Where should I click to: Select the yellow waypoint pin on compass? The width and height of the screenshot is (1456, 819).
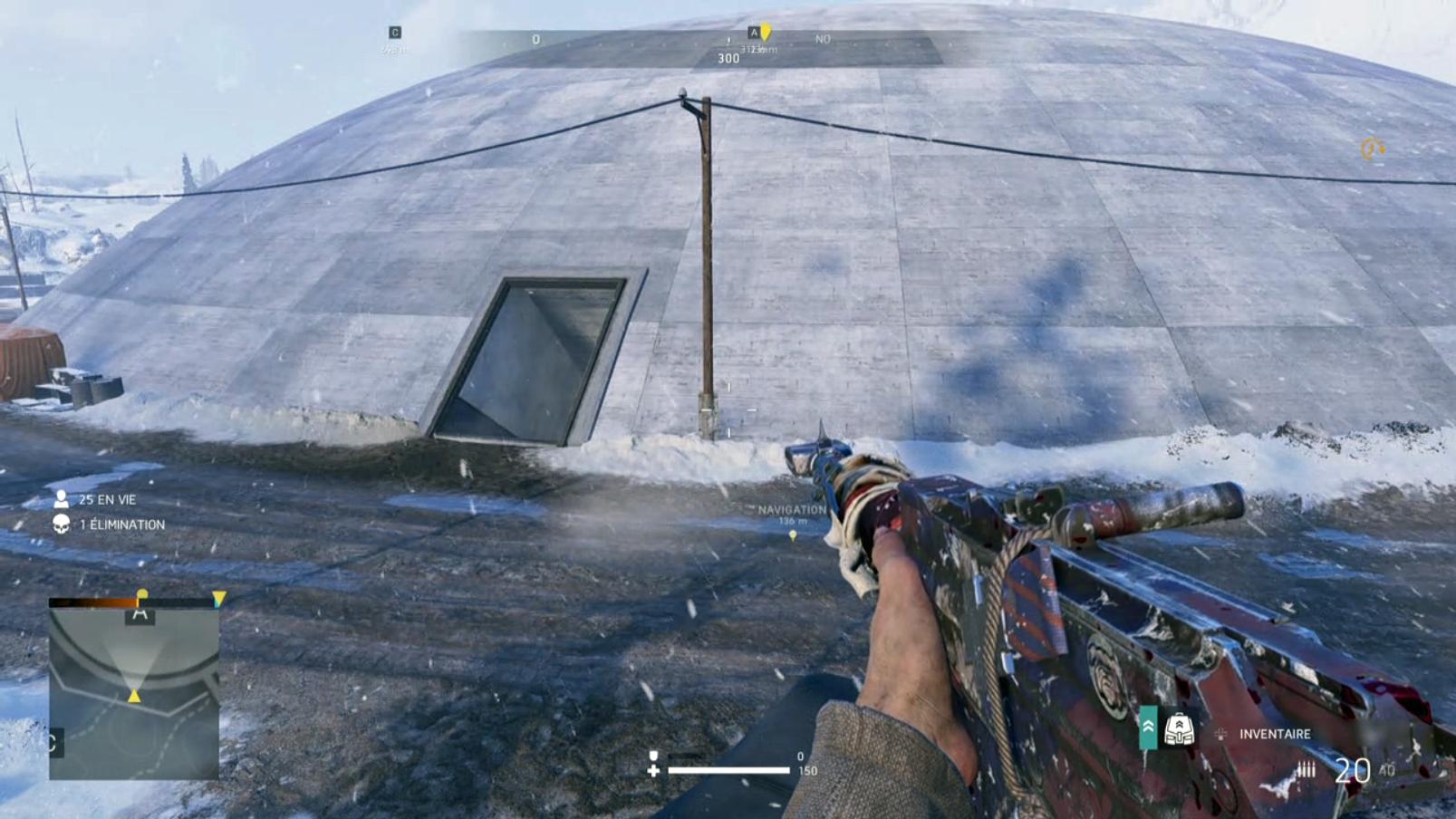tap(766, 34)
